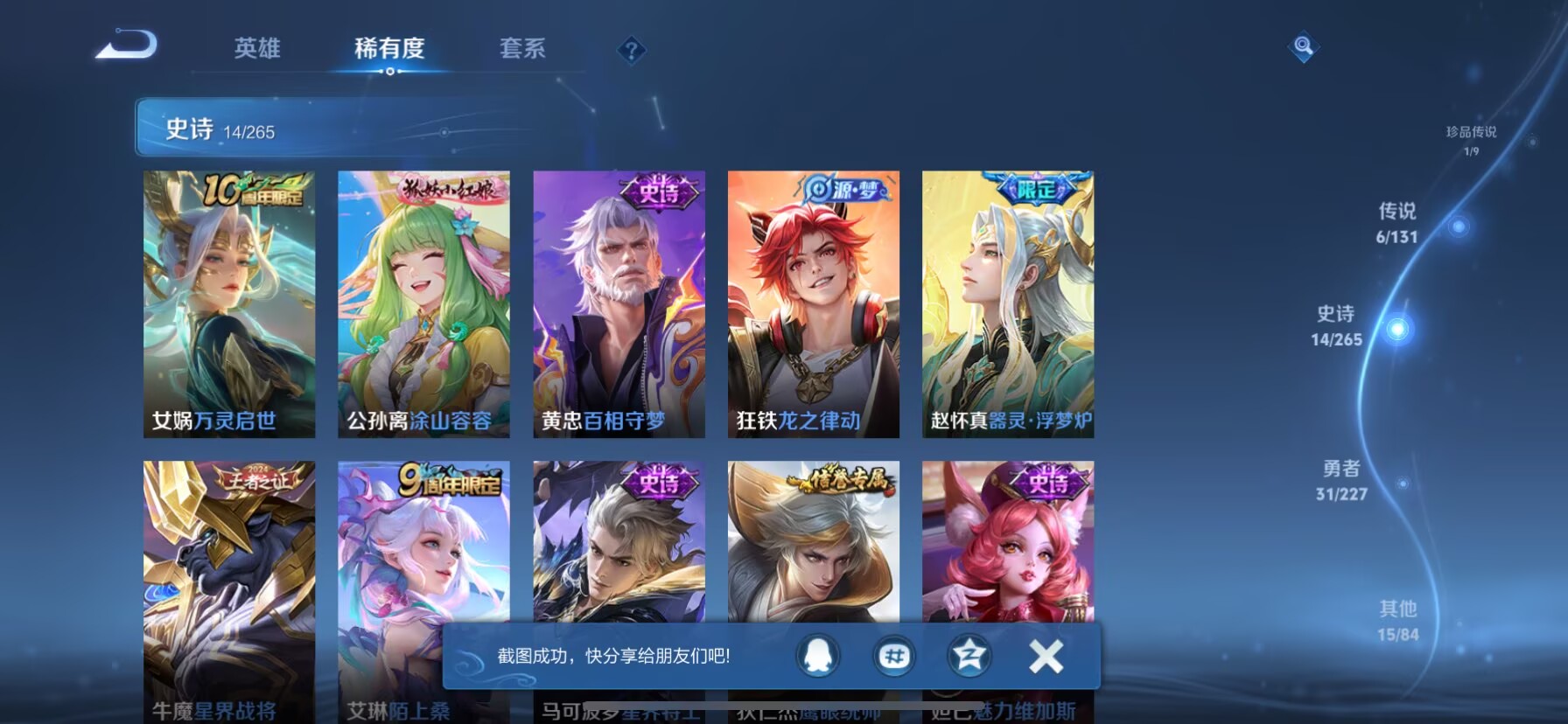Share screenshot via the WeChat hashtag icon
The height and width of the screenshot is (724, 1568).
893,656
